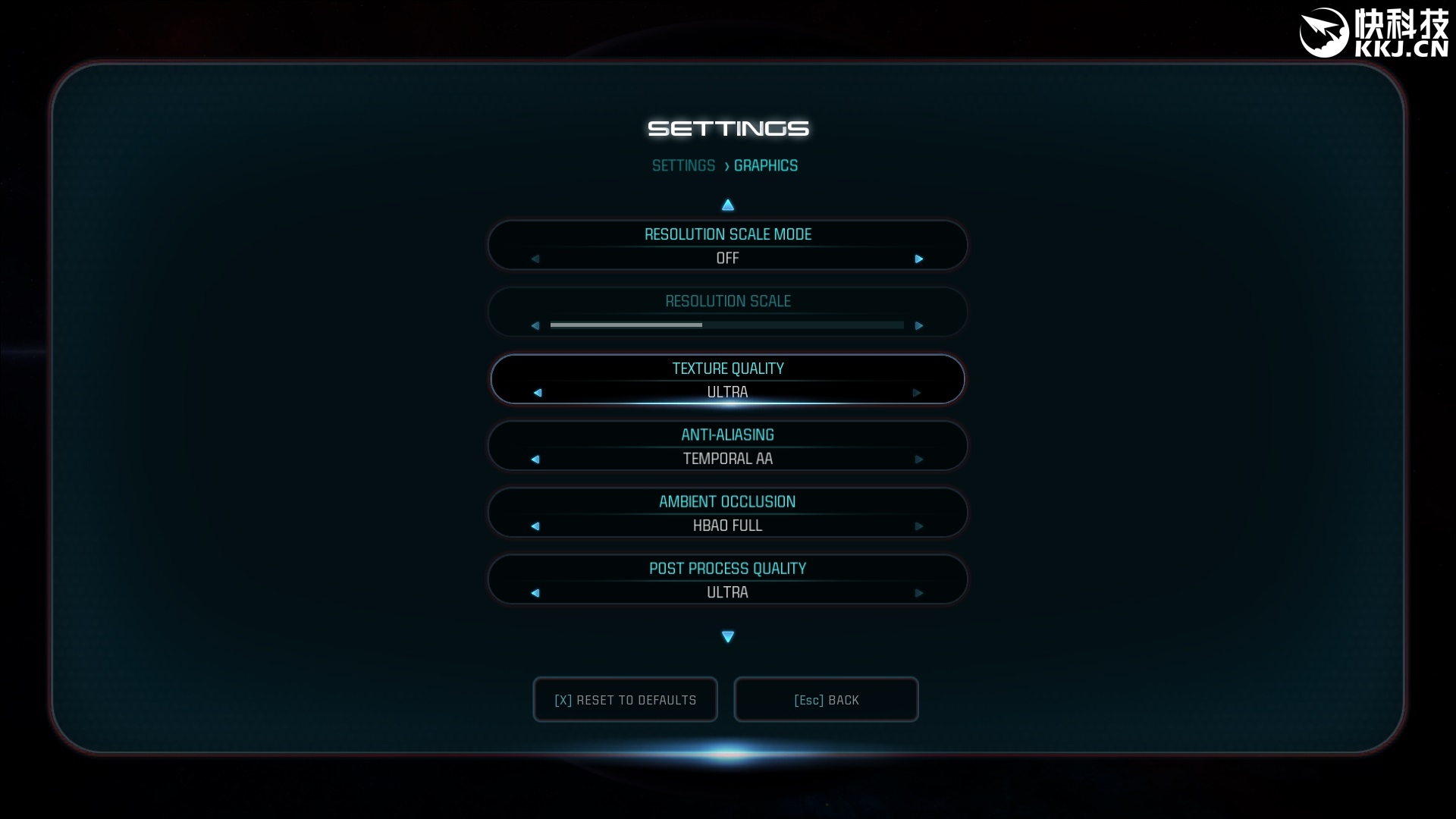Select the Post Process Quality row
Image resolution: width=1456 pixels, height=819 pixels.
click(727, 569)
